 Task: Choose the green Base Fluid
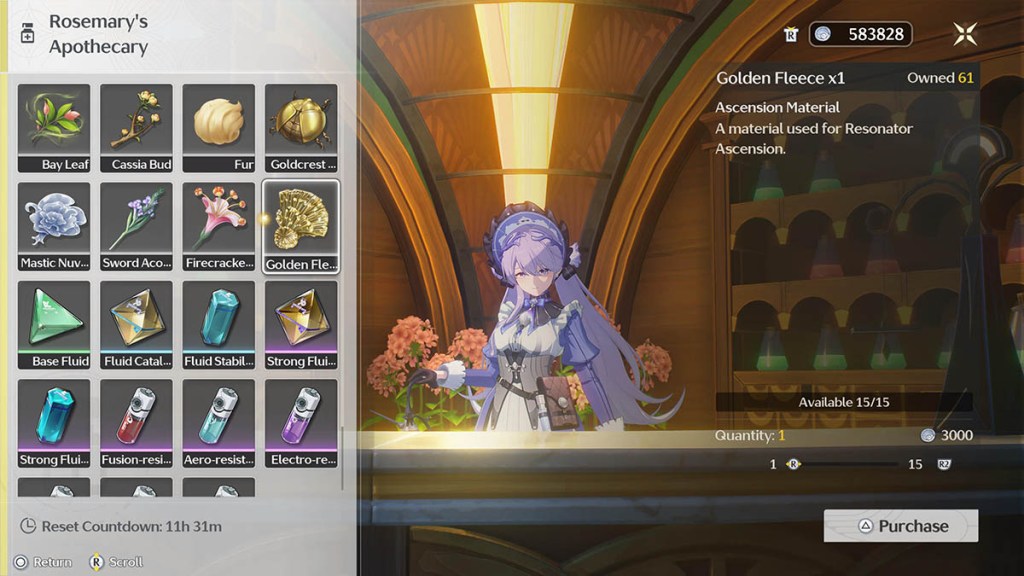54,324
